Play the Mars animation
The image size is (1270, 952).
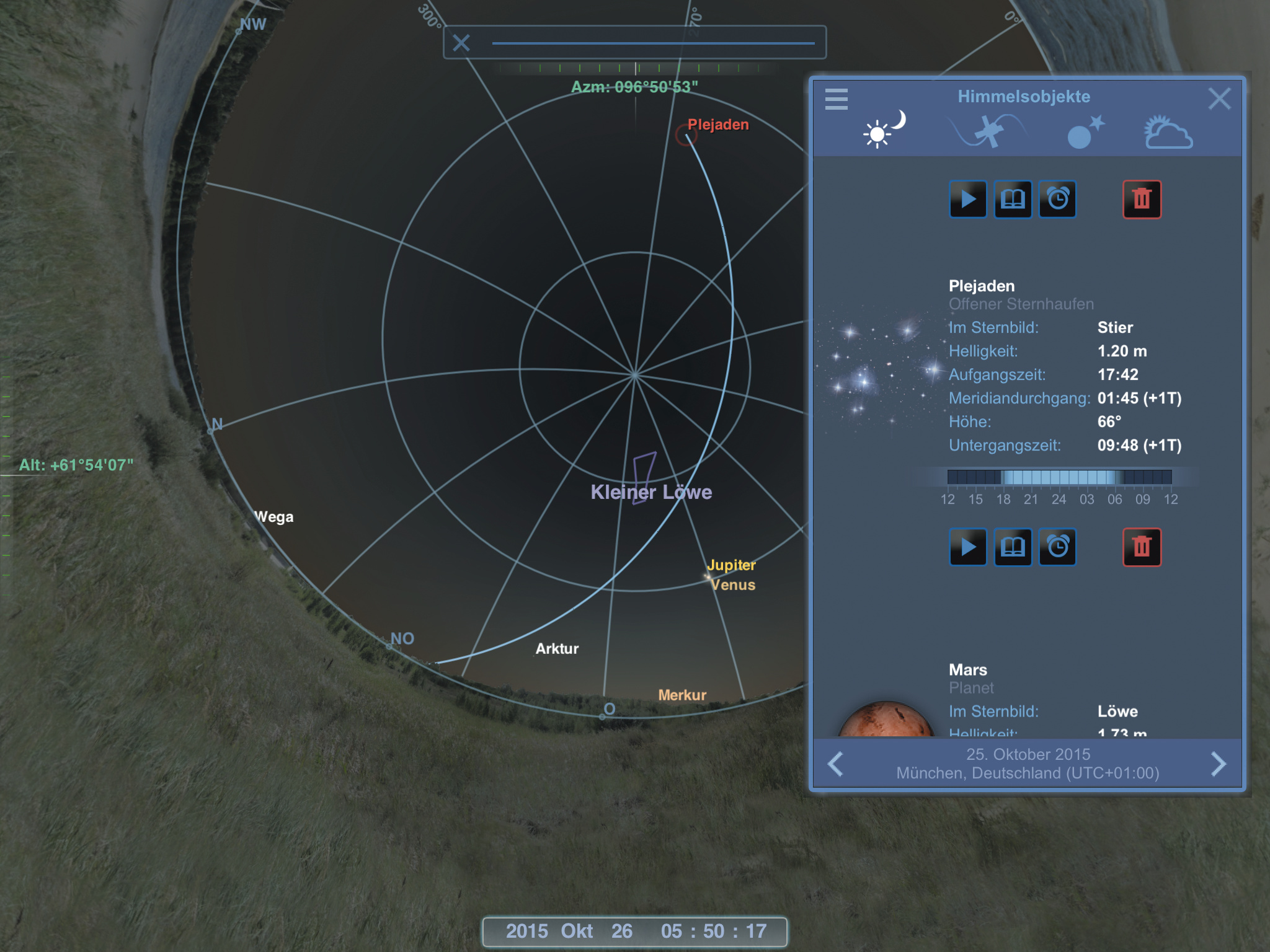click(x=967, y=547)
